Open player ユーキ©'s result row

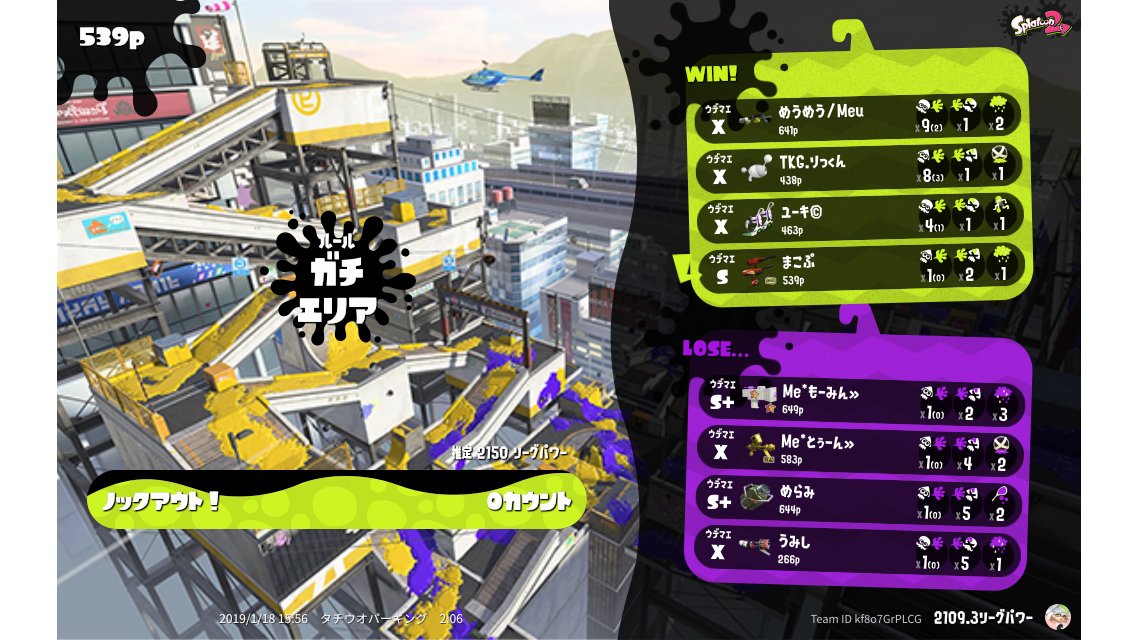(858, 216)
